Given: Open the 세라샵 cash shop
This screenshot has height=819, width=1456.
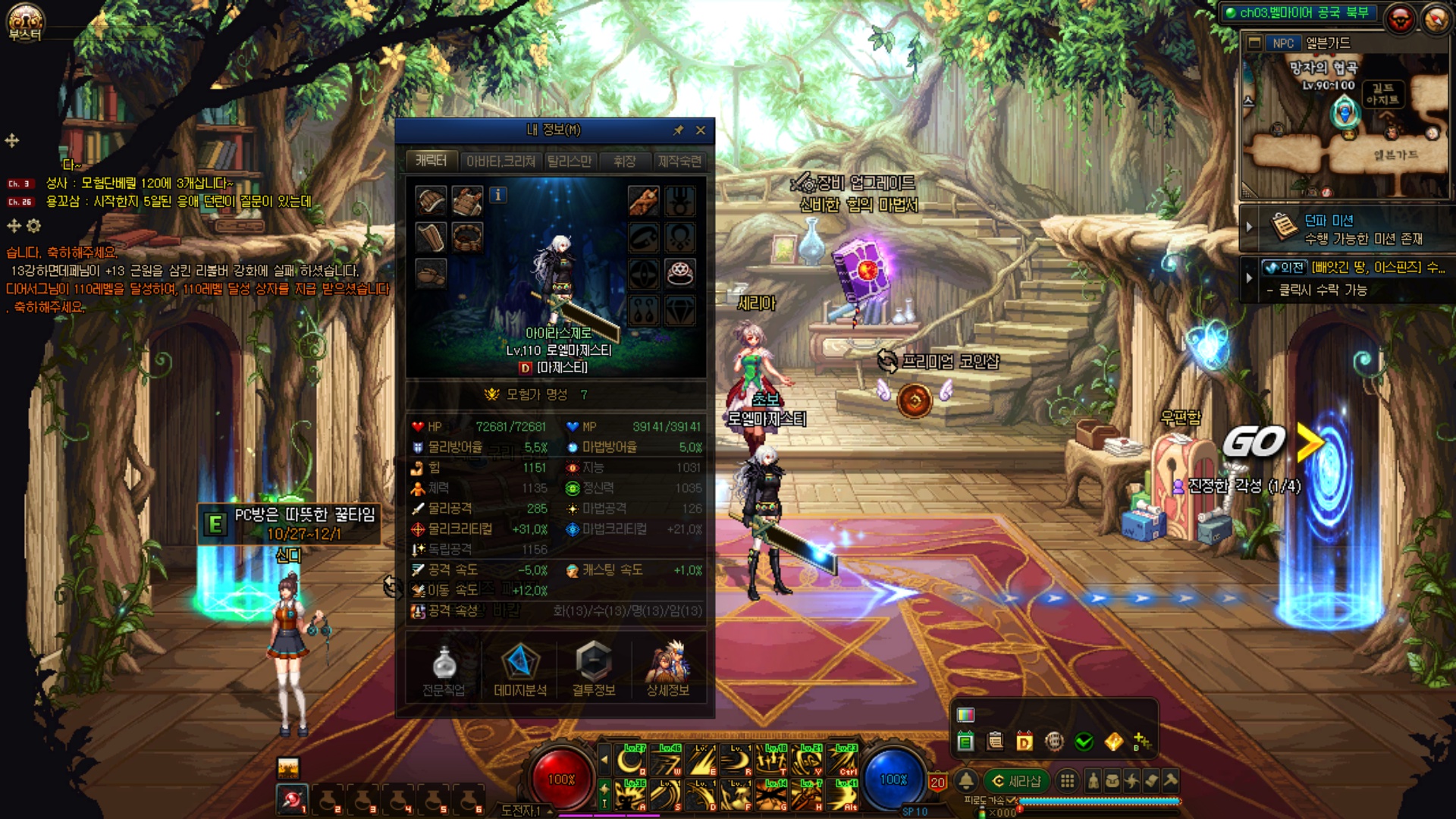Looking at the screenshot, I should click(x=1017, y=781).
